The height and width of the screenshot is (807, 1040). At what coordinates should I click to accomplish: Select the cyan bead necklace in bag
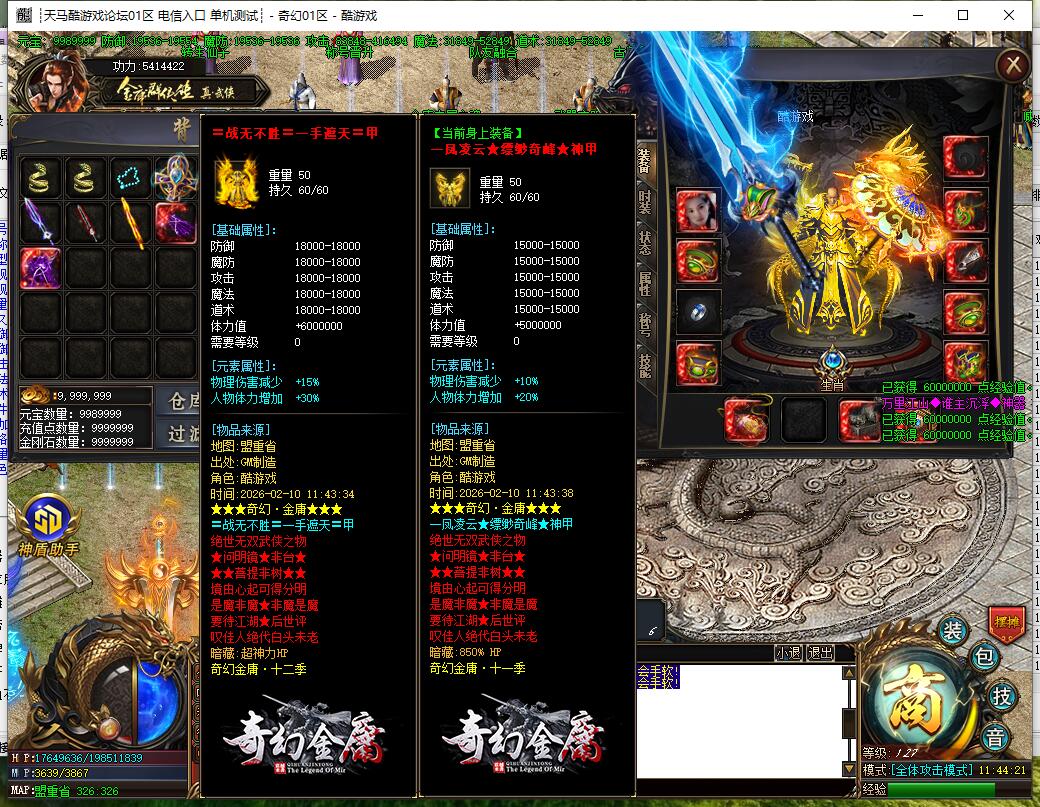[131, 178]
